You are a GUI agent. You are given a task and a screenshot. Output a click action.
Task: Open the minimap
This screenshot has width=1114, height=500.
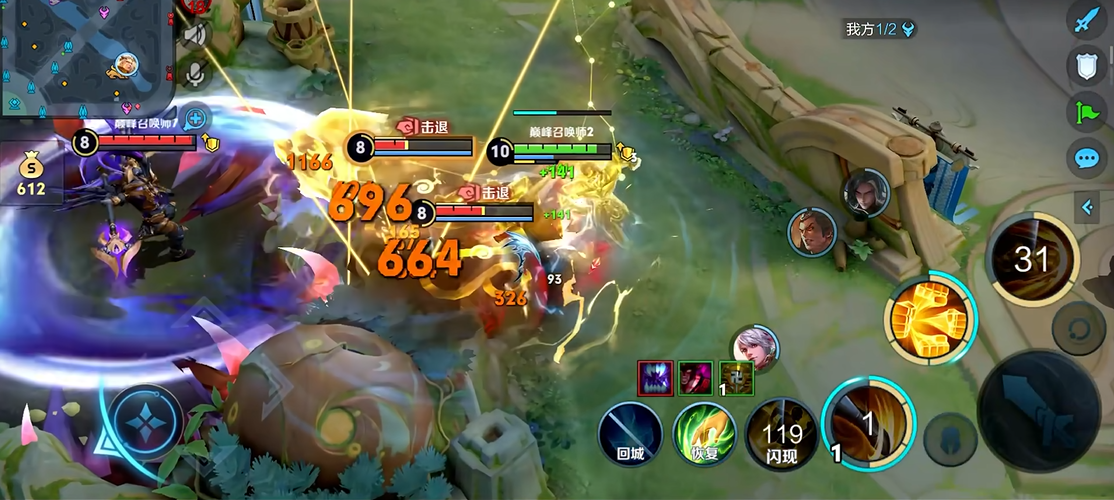point(86,56)
